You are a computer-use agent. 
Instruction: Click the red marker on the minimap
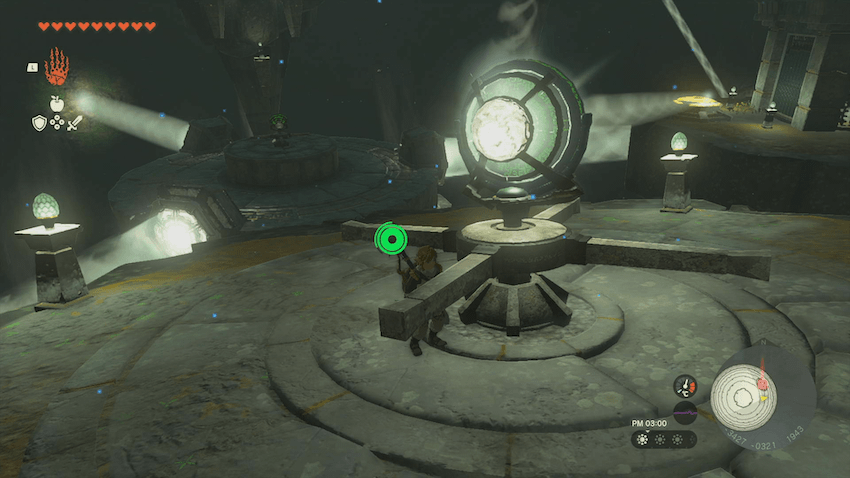(x=762, y=383)
